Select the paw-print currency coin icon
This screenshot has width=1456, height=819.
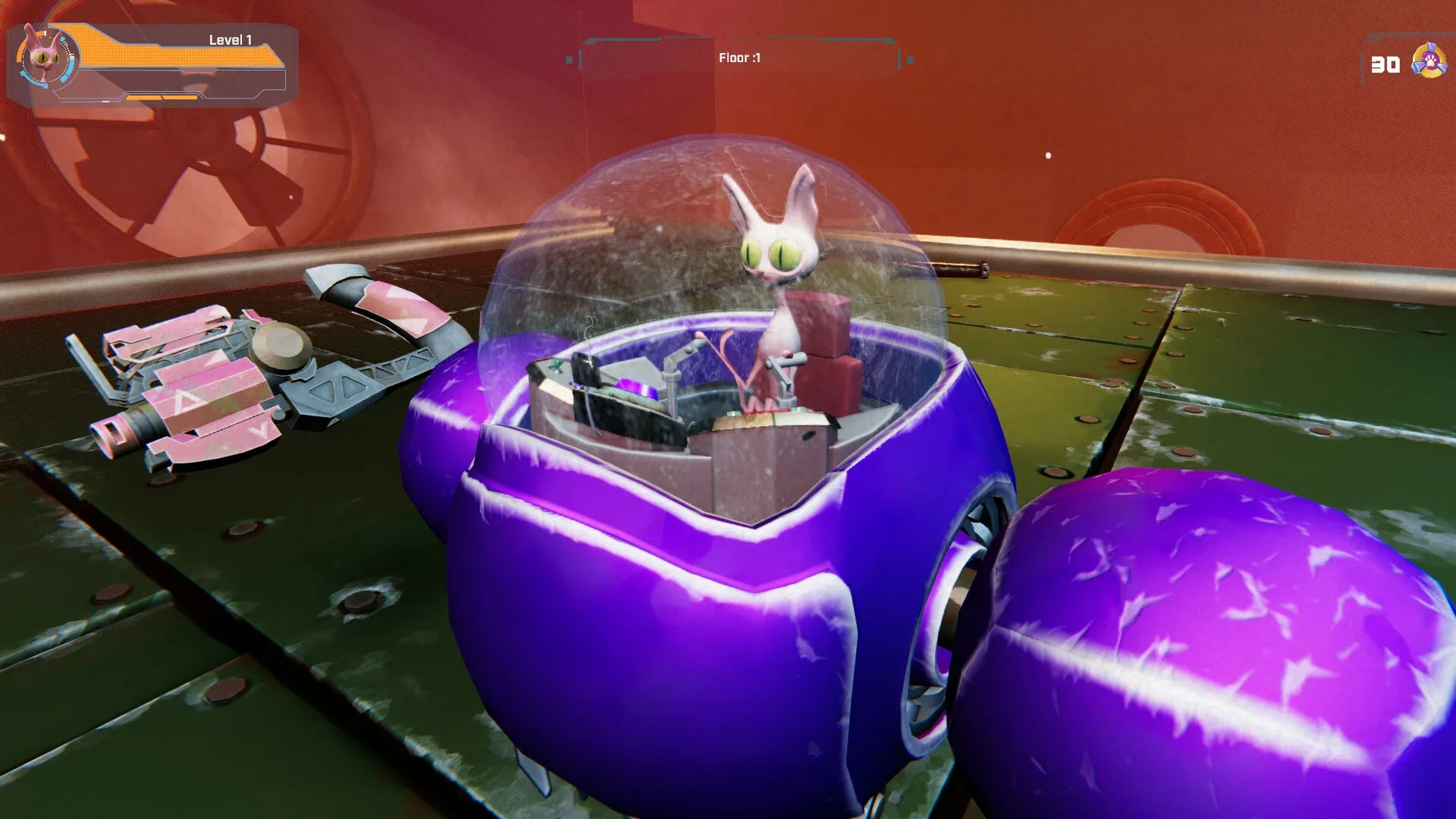point(1429,62)
